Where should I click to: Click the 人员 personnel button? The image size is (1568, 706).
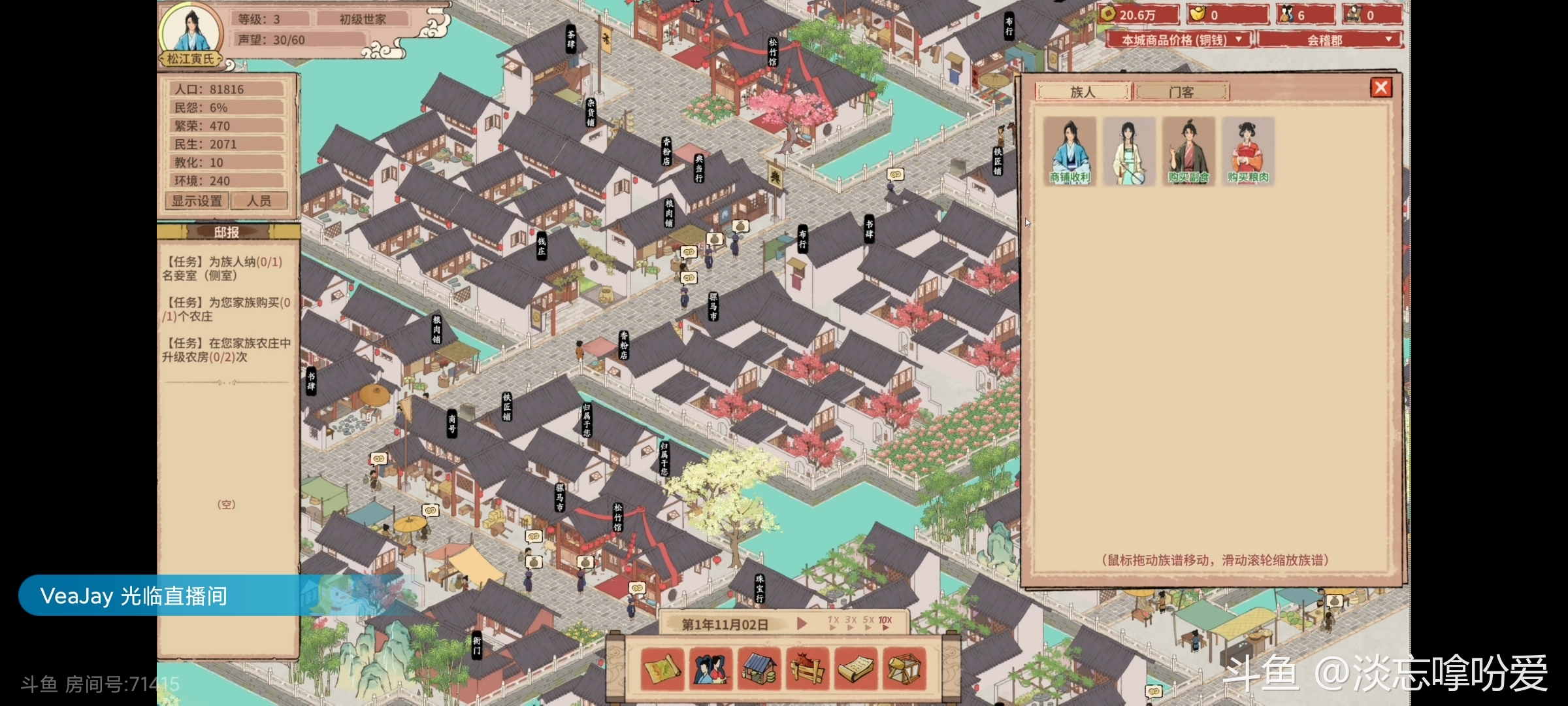(x=259, y=201)
